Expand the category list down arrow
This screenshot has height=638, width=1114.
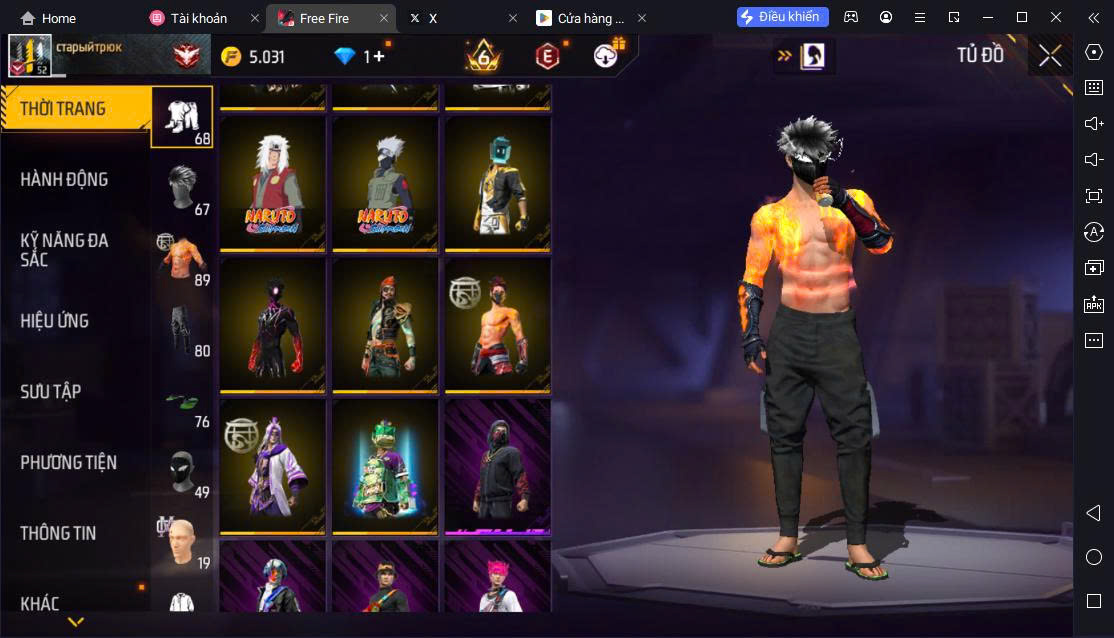(75, 623)
